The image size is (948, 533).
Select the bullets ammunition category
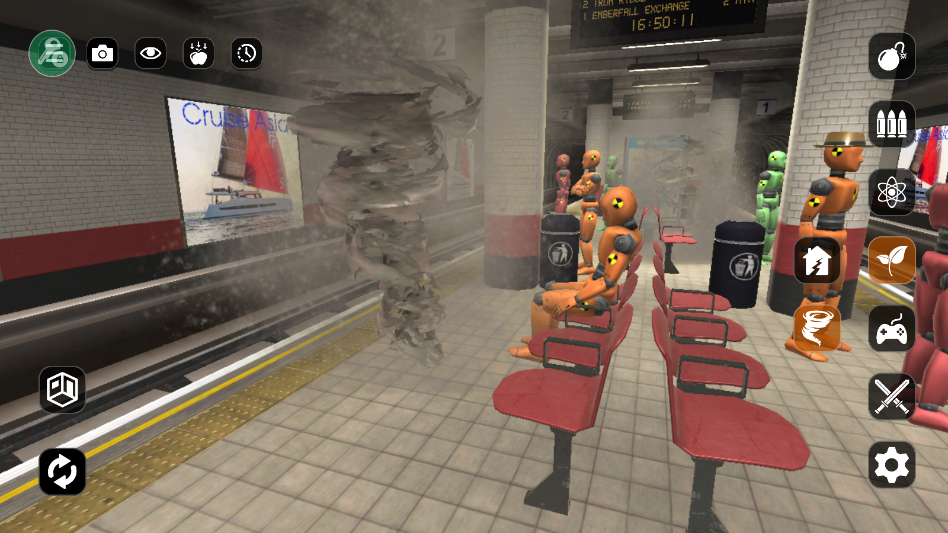(891, 124)
